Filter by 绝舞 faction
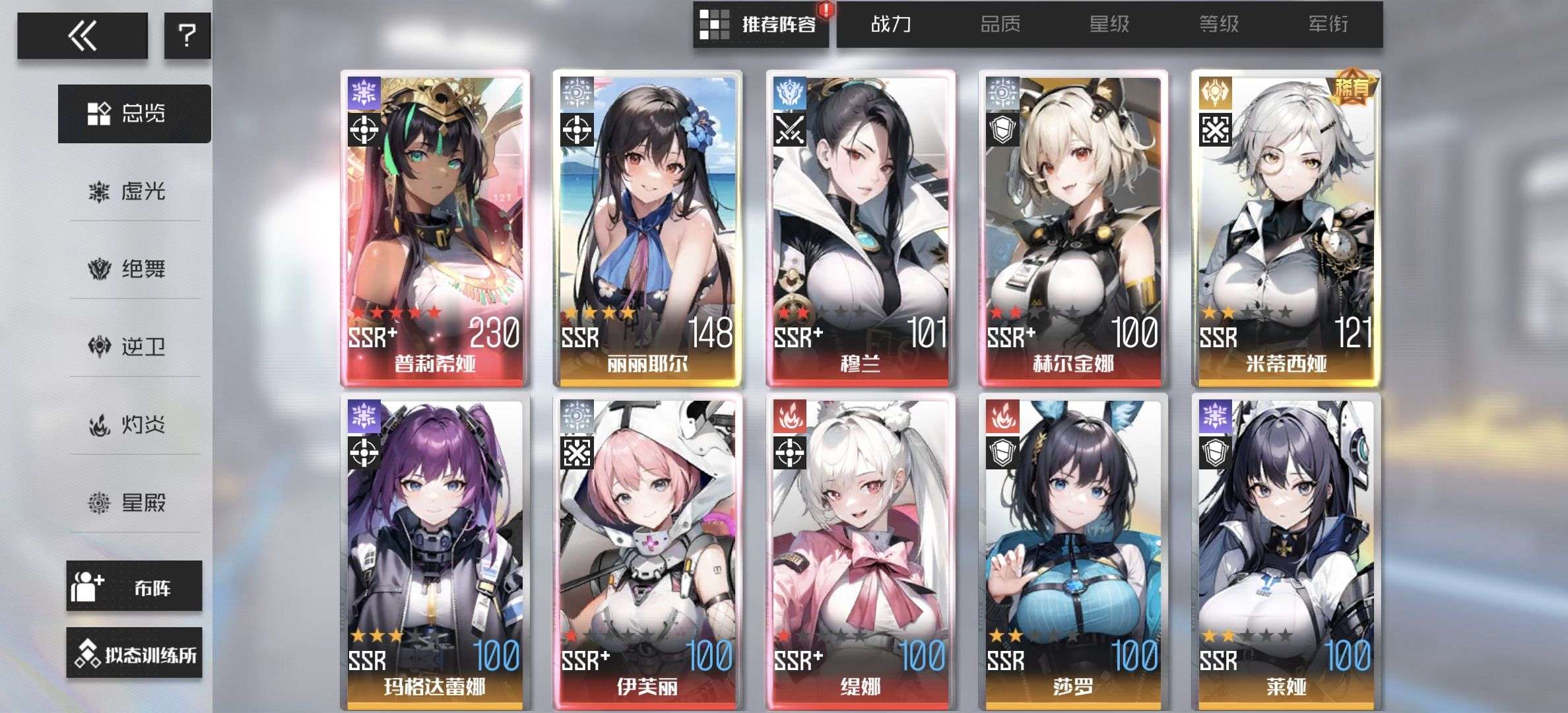 click(x=135, y=269)
